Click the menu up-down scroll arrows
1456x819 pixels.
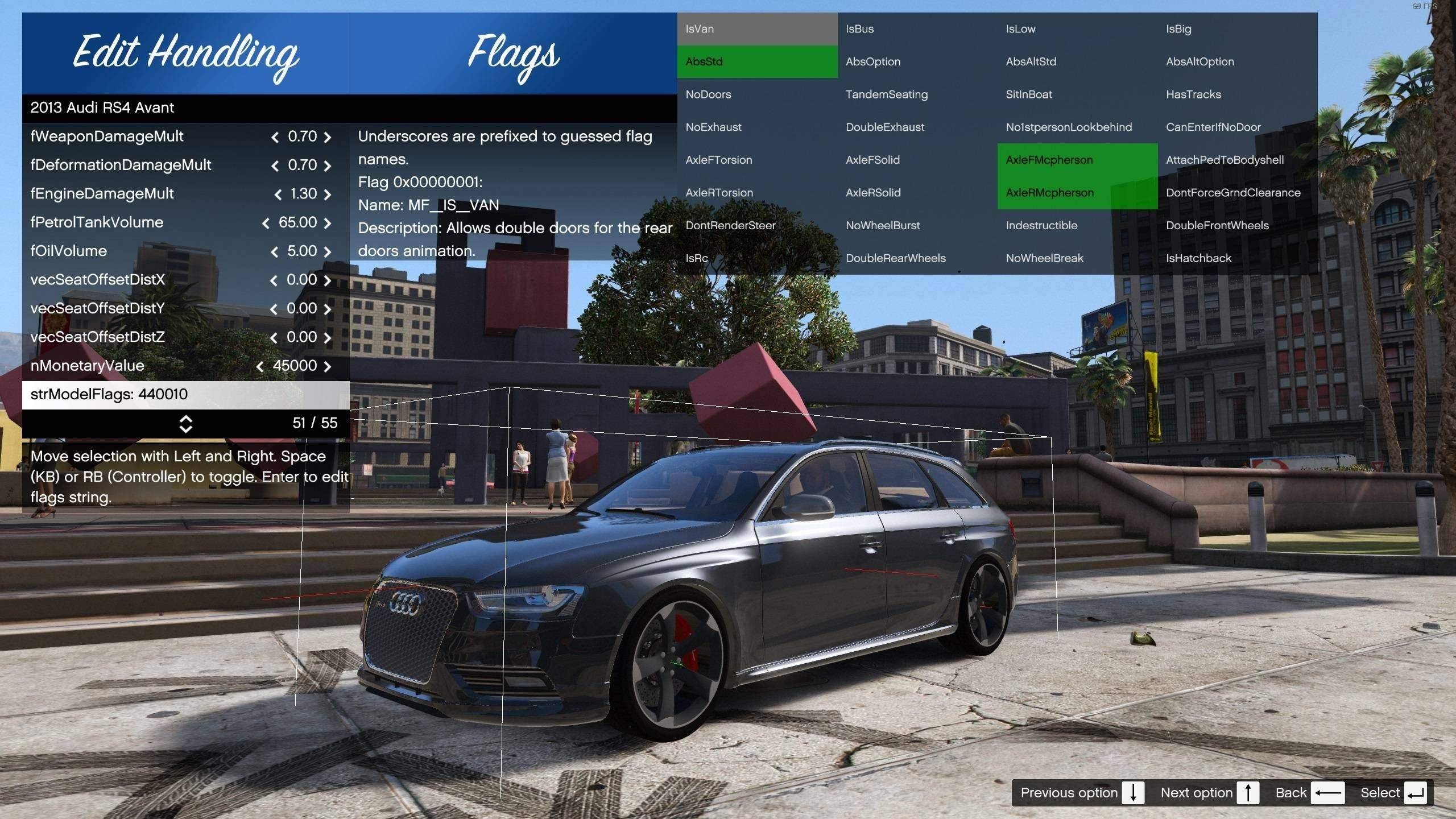pos(186,424)
